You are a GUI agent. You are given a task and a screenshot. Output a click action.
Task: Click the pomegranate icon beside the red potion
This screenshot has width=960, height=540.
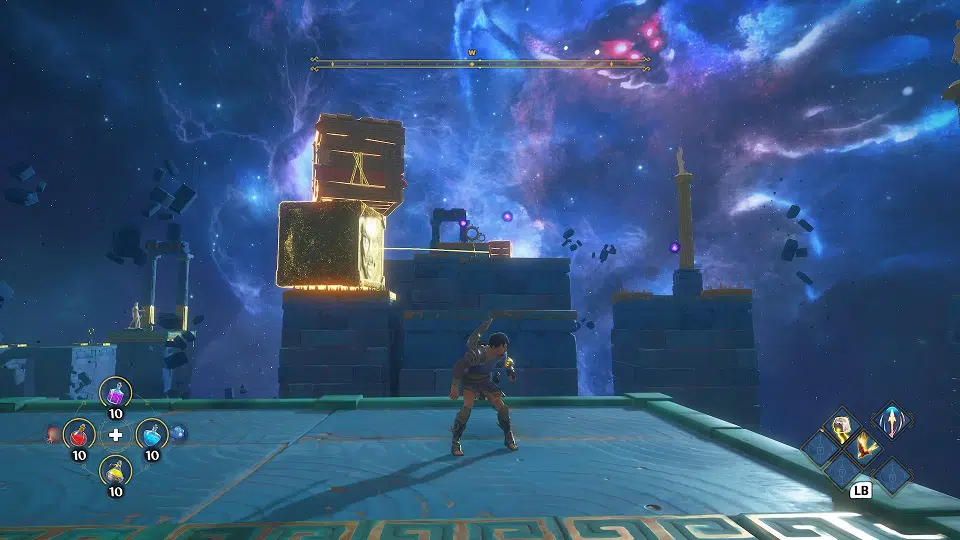[52, 434]
